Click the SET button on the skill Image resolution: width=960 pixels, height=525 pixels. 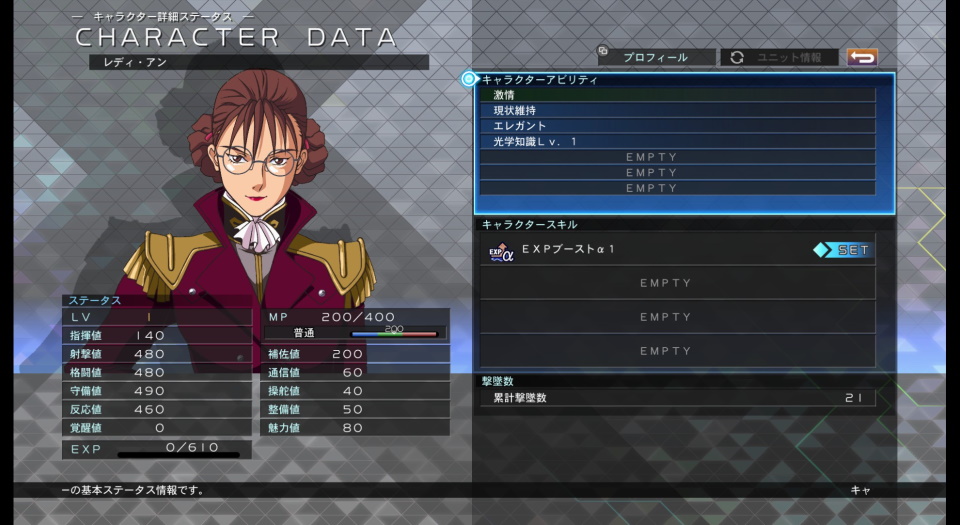pyautogui.click(x=843, y=250)
